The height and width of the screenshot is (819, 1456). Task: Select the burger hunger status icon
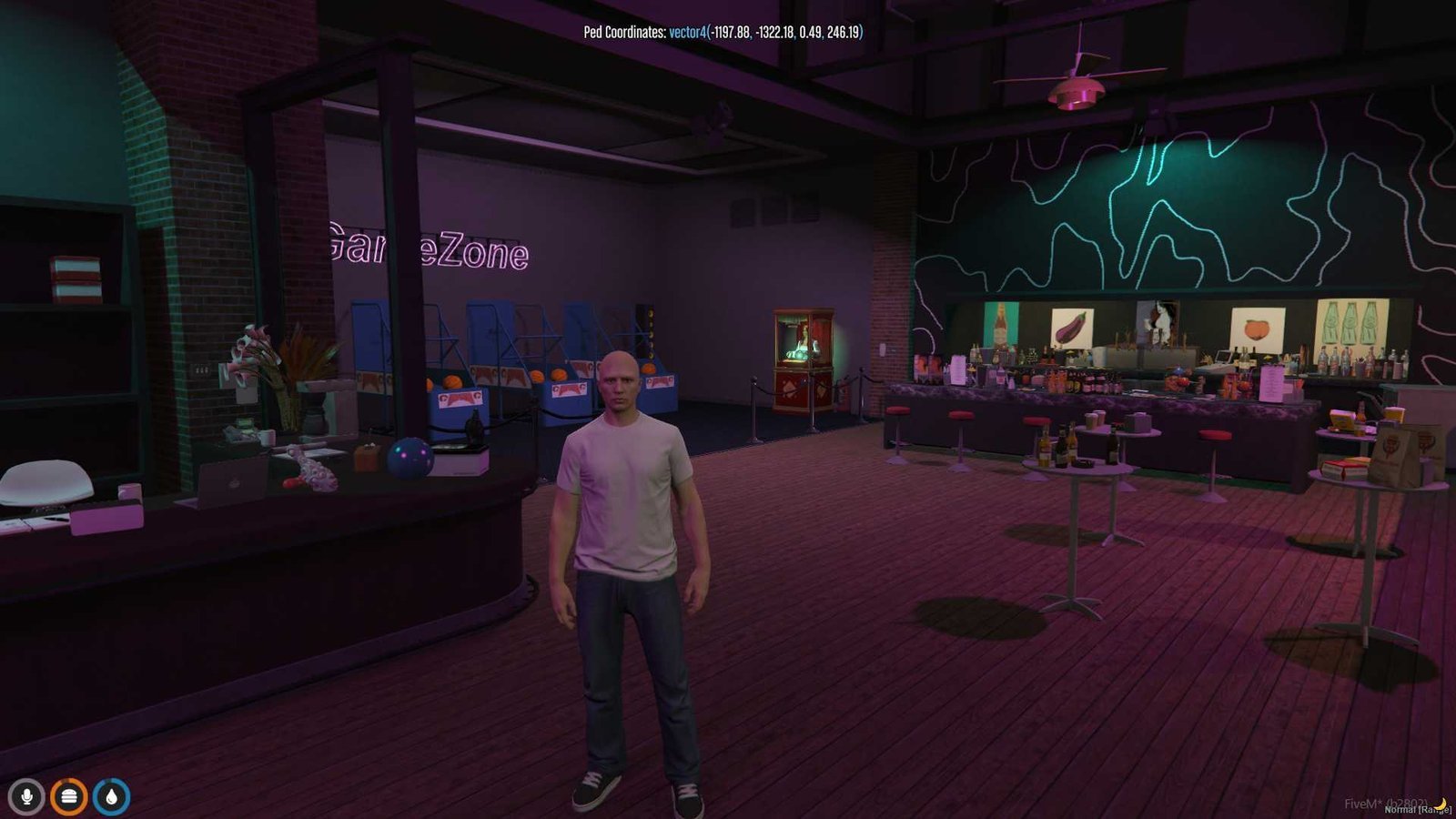[x=68, y=797]
